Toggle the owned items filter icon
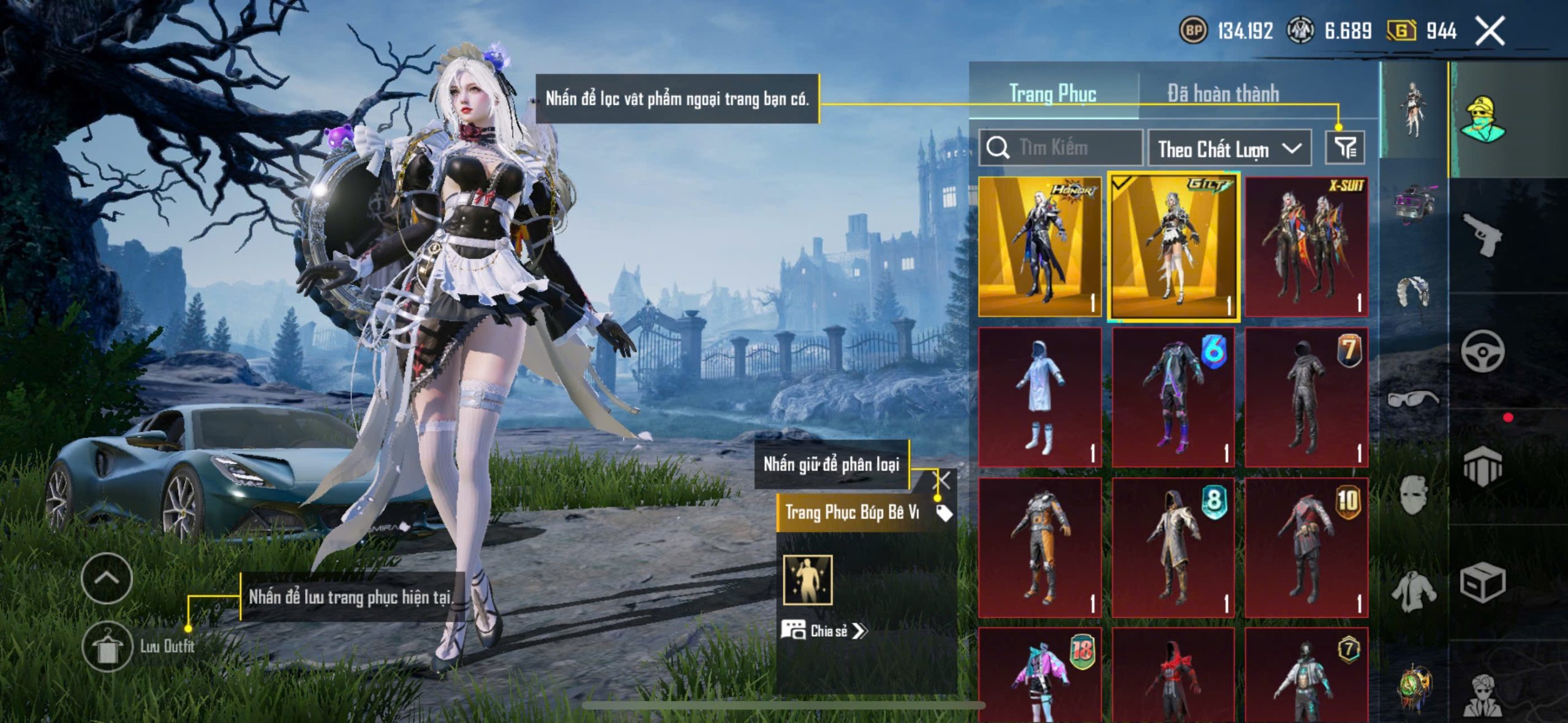Image resolution: width=1568 pixels, height=723 pixels. point(1345,148)
